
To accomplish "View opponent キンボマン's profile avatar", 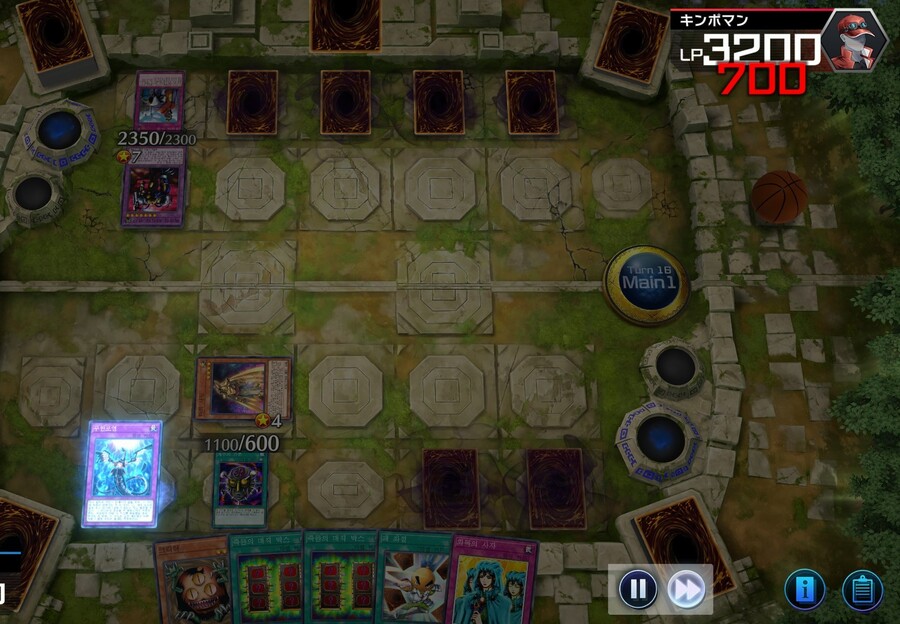I will point(853,38).
